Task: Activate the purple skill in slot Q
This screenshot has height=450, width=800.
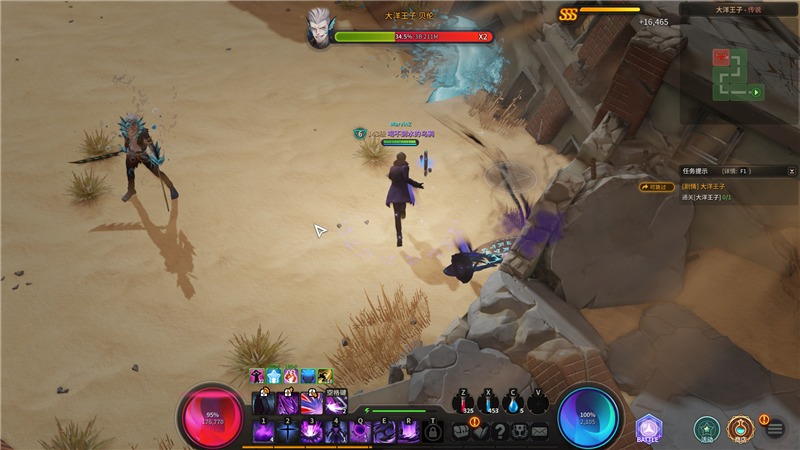Action: tap(360, 431)
